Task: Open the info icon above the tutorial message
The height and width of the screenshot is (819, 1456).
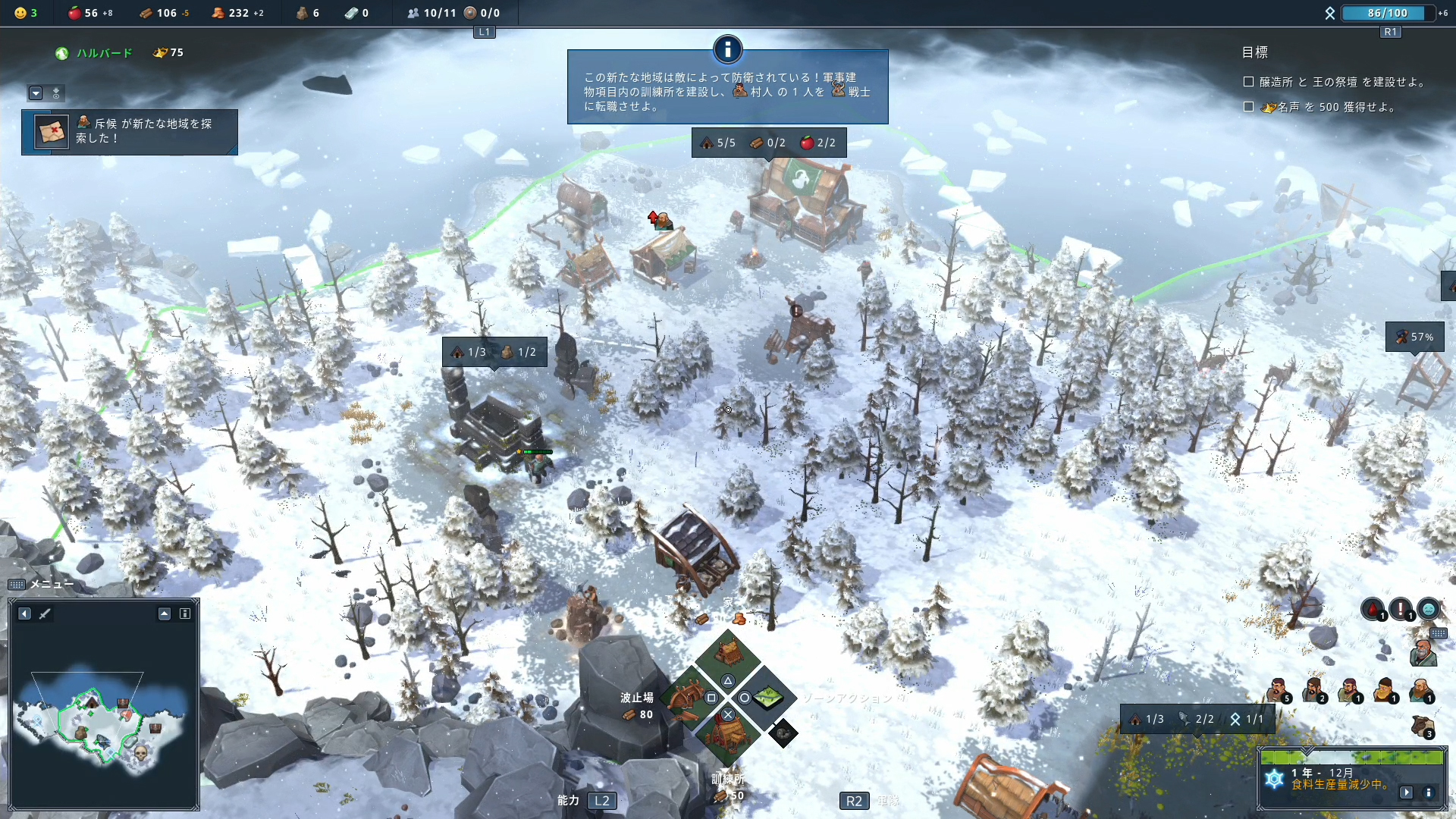Action: [727, 50]
